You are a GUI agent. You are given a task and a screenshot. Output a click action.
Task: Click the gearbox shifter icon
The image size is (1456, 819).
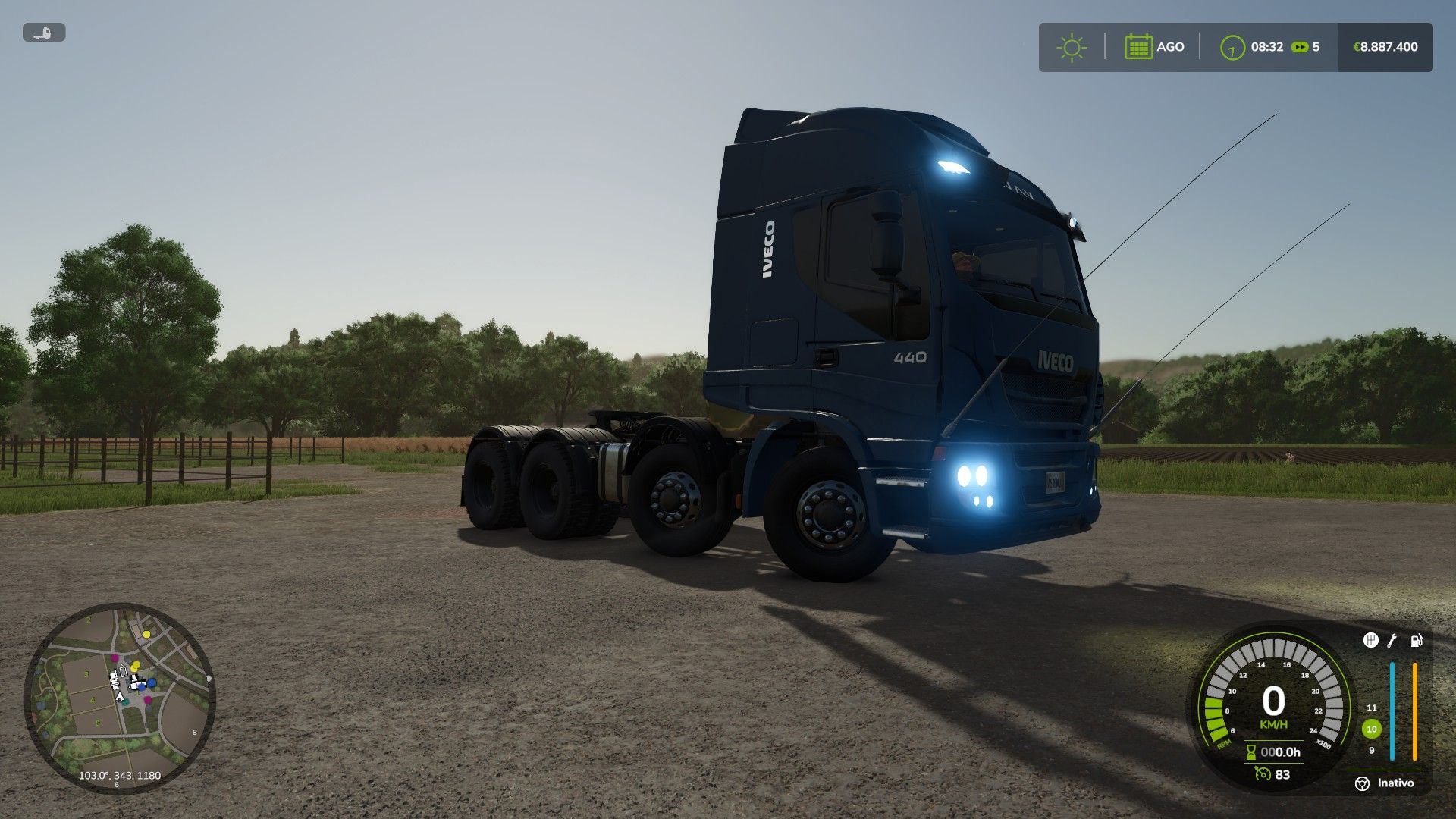[1370, 641]
